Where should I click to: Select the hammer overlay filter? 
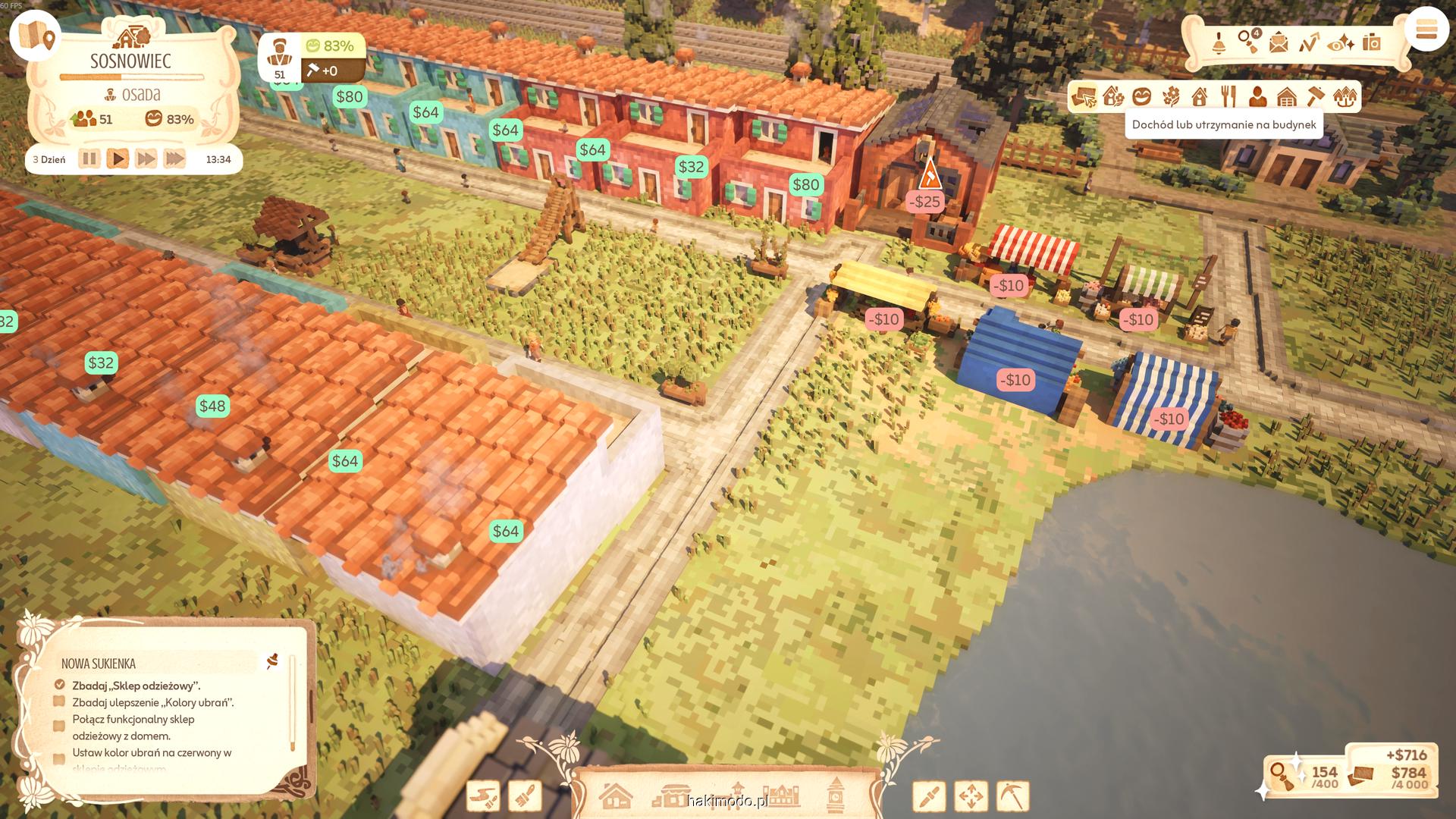(1316, 97)
